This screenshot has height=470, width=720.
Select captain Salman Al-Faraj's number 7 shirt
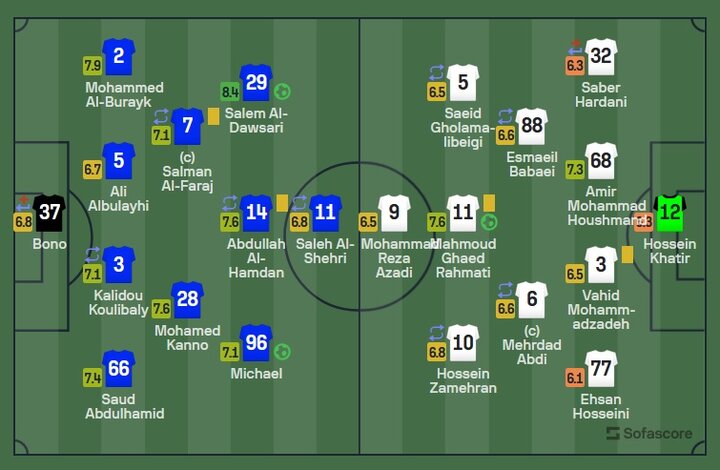point(187,126)
